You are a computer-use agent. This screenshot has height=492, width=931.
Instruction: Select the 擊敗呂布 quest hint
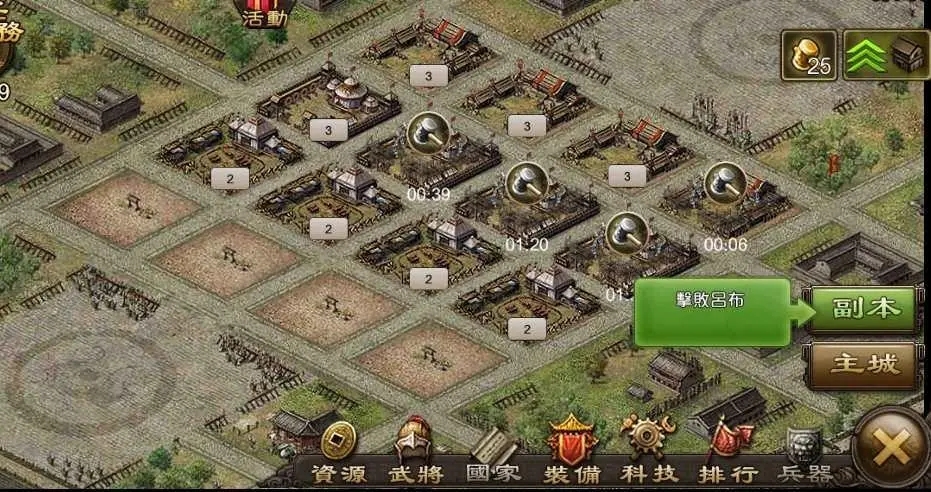click(712, 310)
